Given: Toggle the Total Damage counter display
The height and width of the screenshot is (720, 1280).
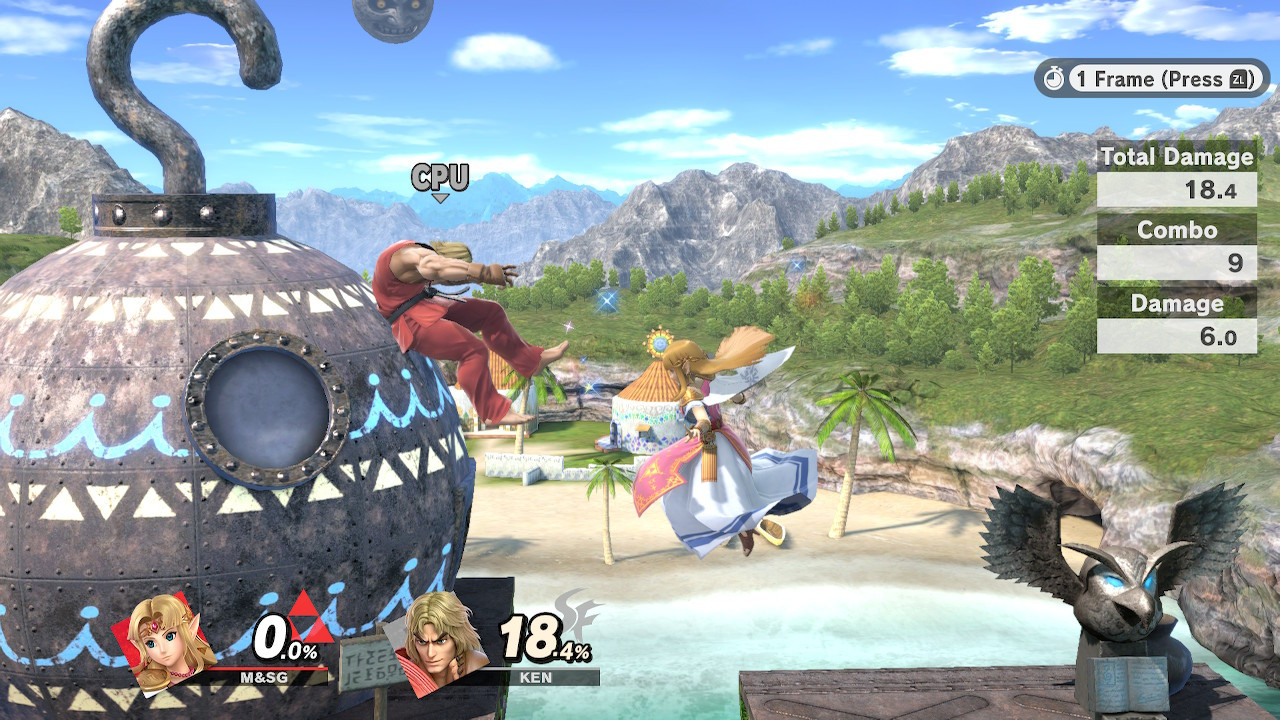Looking at the screenshot, I should 1176,158.
